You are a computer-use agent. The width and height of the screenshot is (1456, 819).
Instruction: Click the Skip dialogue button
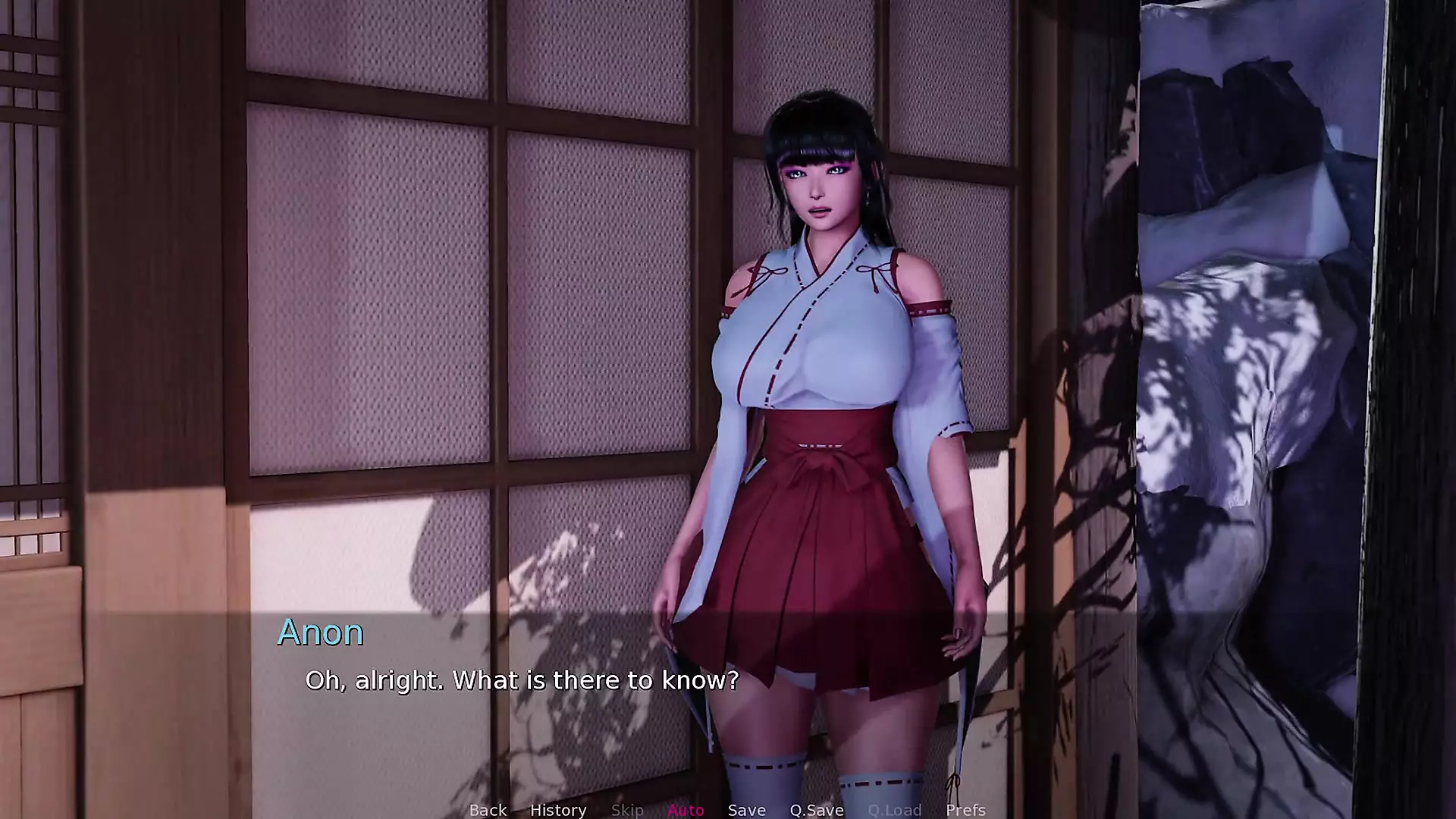click(x=627, y=810)
